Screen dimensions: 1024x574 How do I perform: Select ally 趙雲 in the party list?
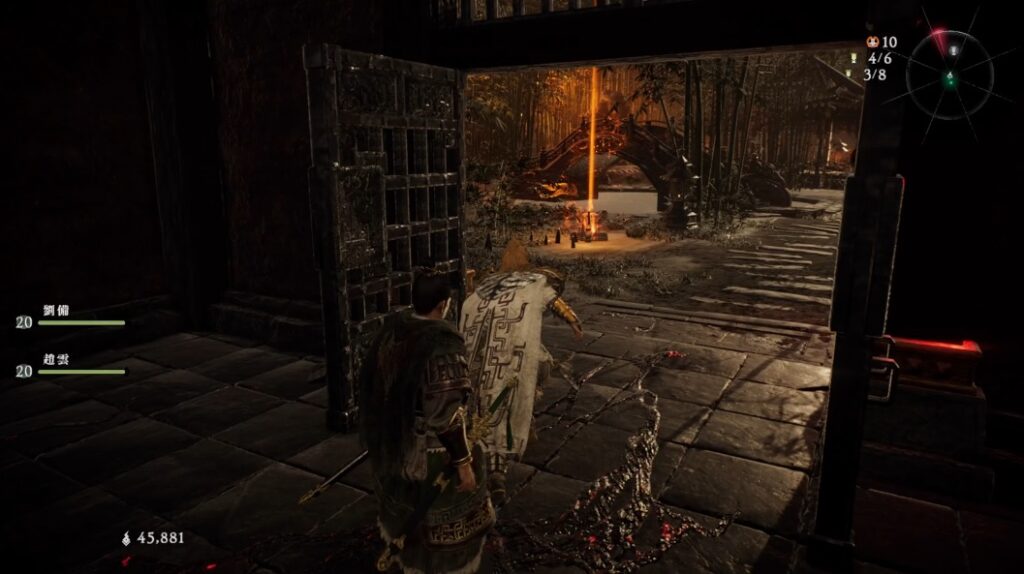point(56,359)
